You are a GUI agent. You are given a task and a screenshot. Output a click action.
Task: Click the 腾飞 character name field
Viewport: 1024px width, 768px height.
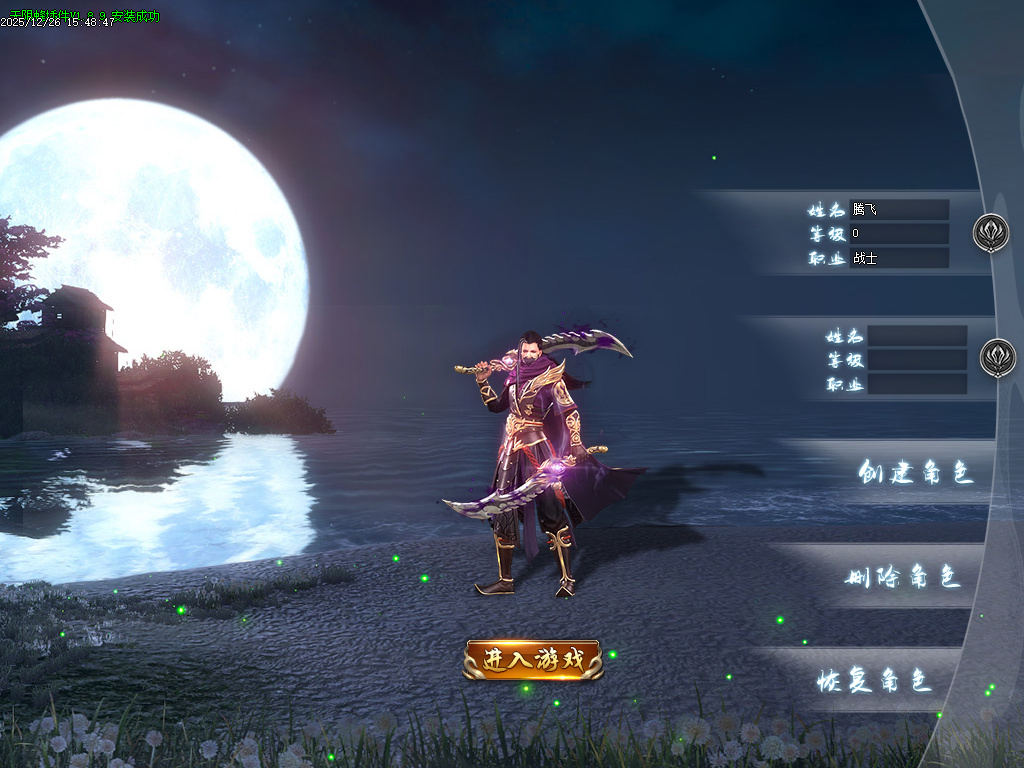(898, 210)
